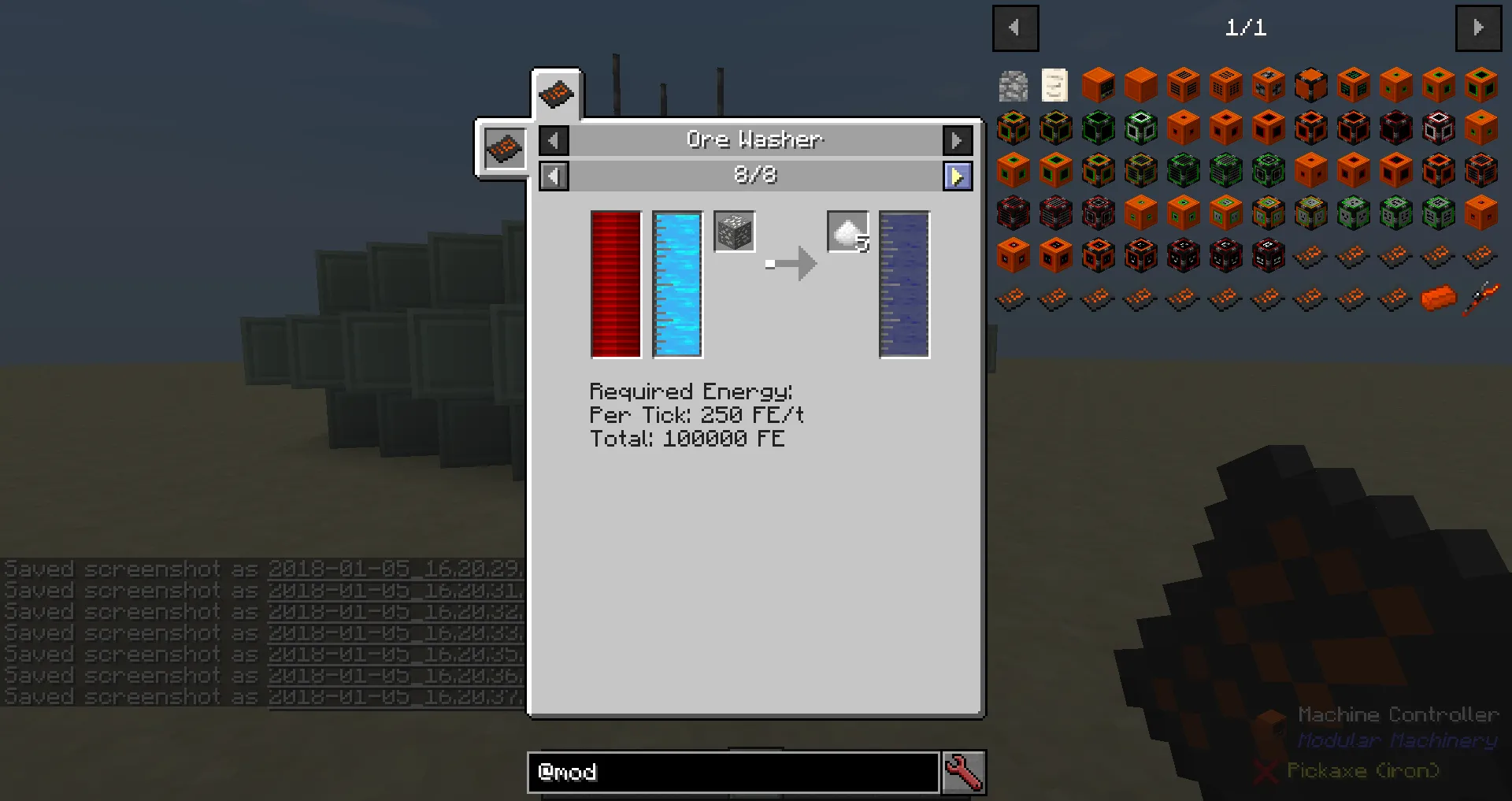The image size is (1512, 801).
Task: Advance to the next recipe page with yellow arrow
Action: 958,176
